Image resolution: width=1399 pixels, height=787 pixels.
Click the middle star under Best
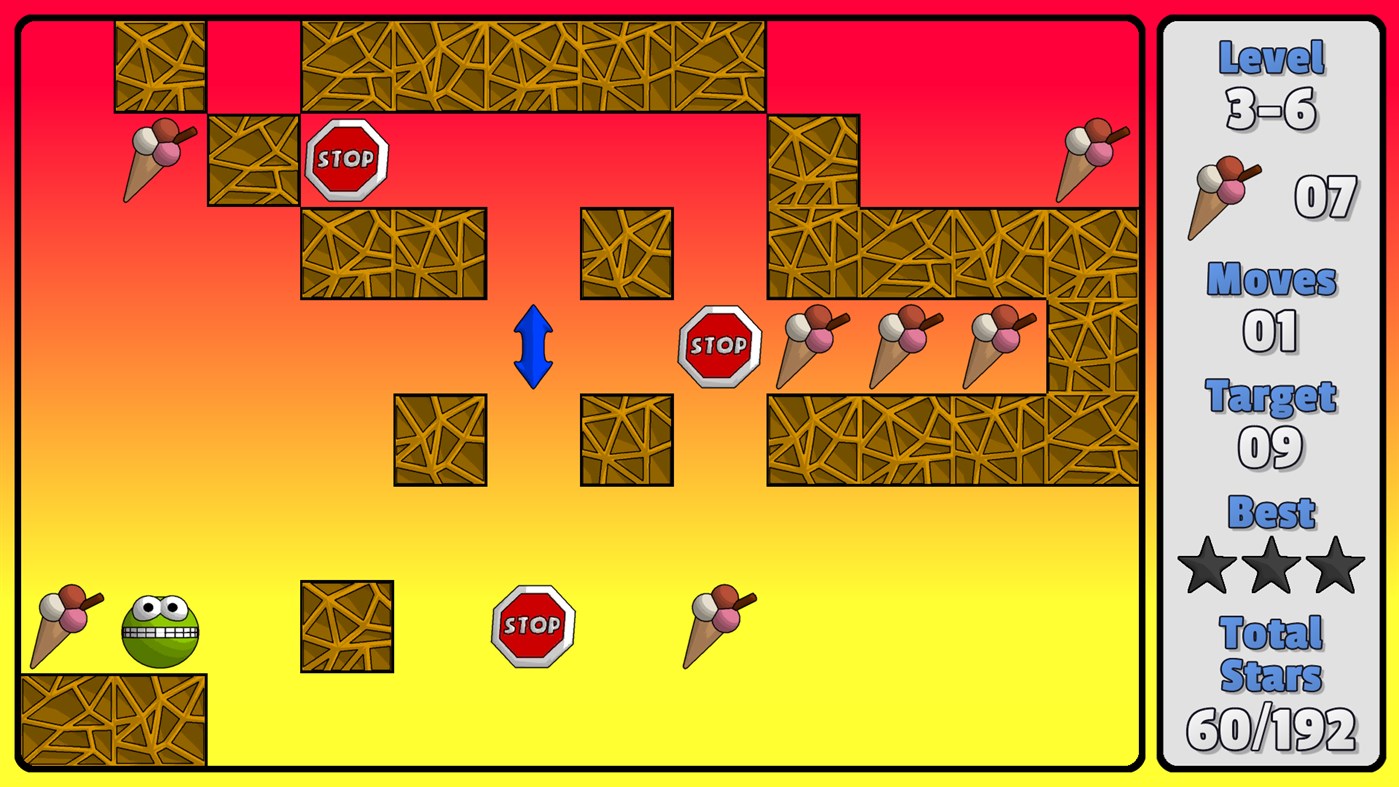(1269, 564)
